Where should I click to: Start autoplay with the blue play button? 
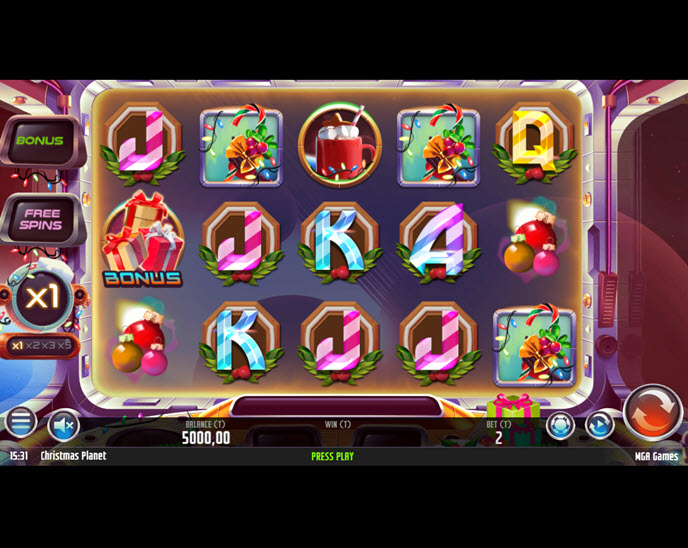599,425
